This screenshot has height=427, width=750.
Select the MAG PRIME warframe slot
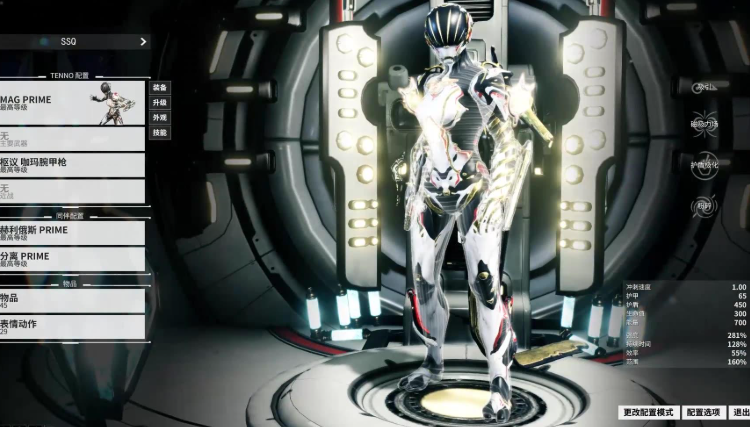point(72,103)
